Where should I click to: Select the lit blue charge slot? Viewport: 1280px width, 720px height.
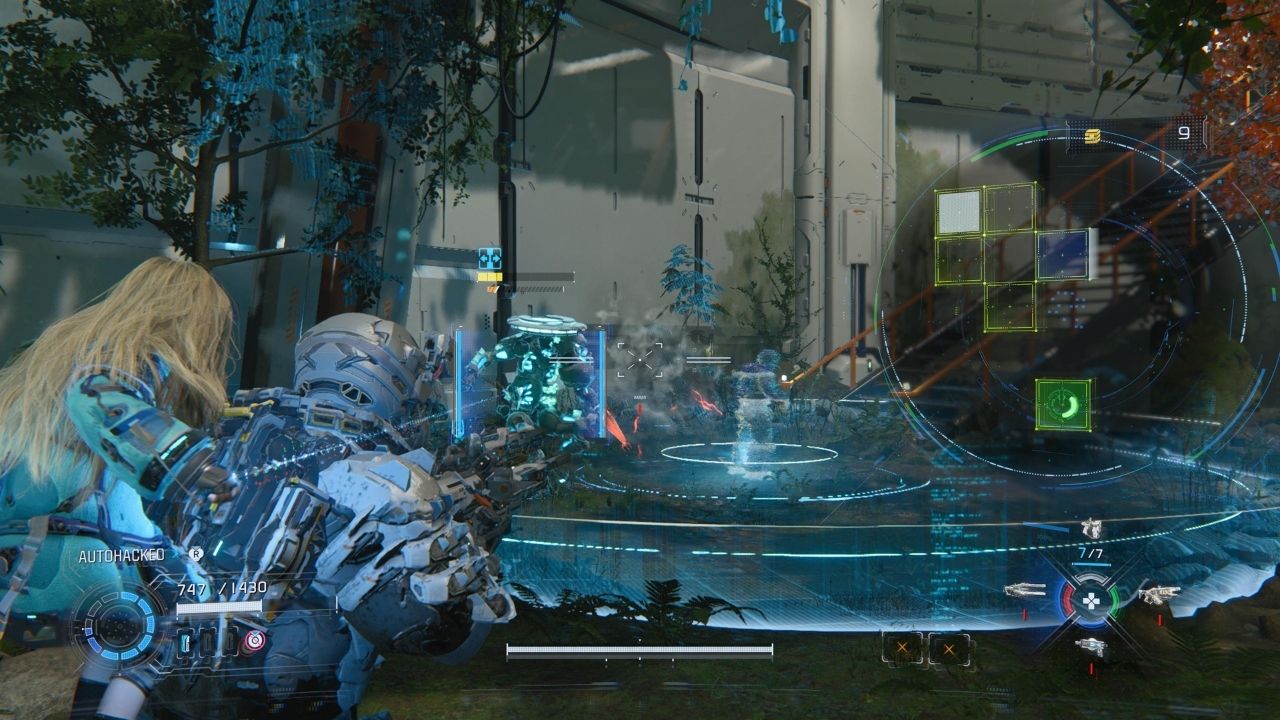coord(185,641)
